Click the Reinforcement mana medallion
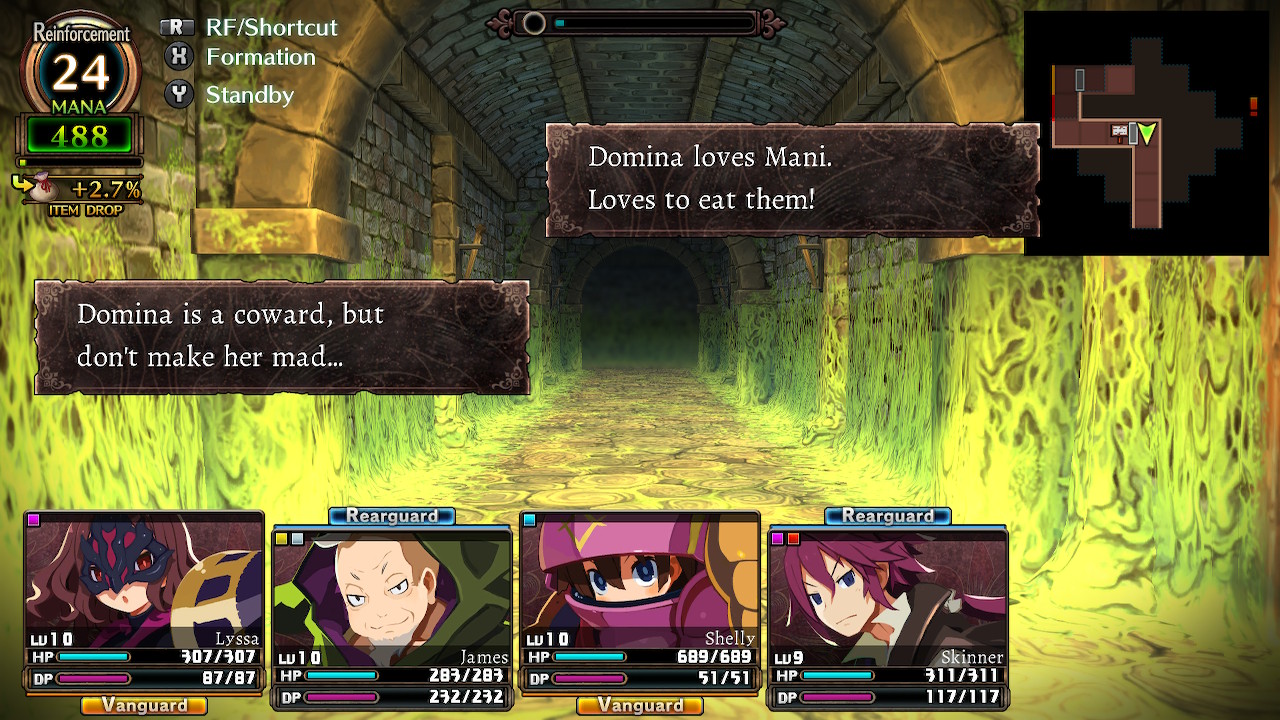Viewport: 1280px width, 720px height. pos(80,70)
